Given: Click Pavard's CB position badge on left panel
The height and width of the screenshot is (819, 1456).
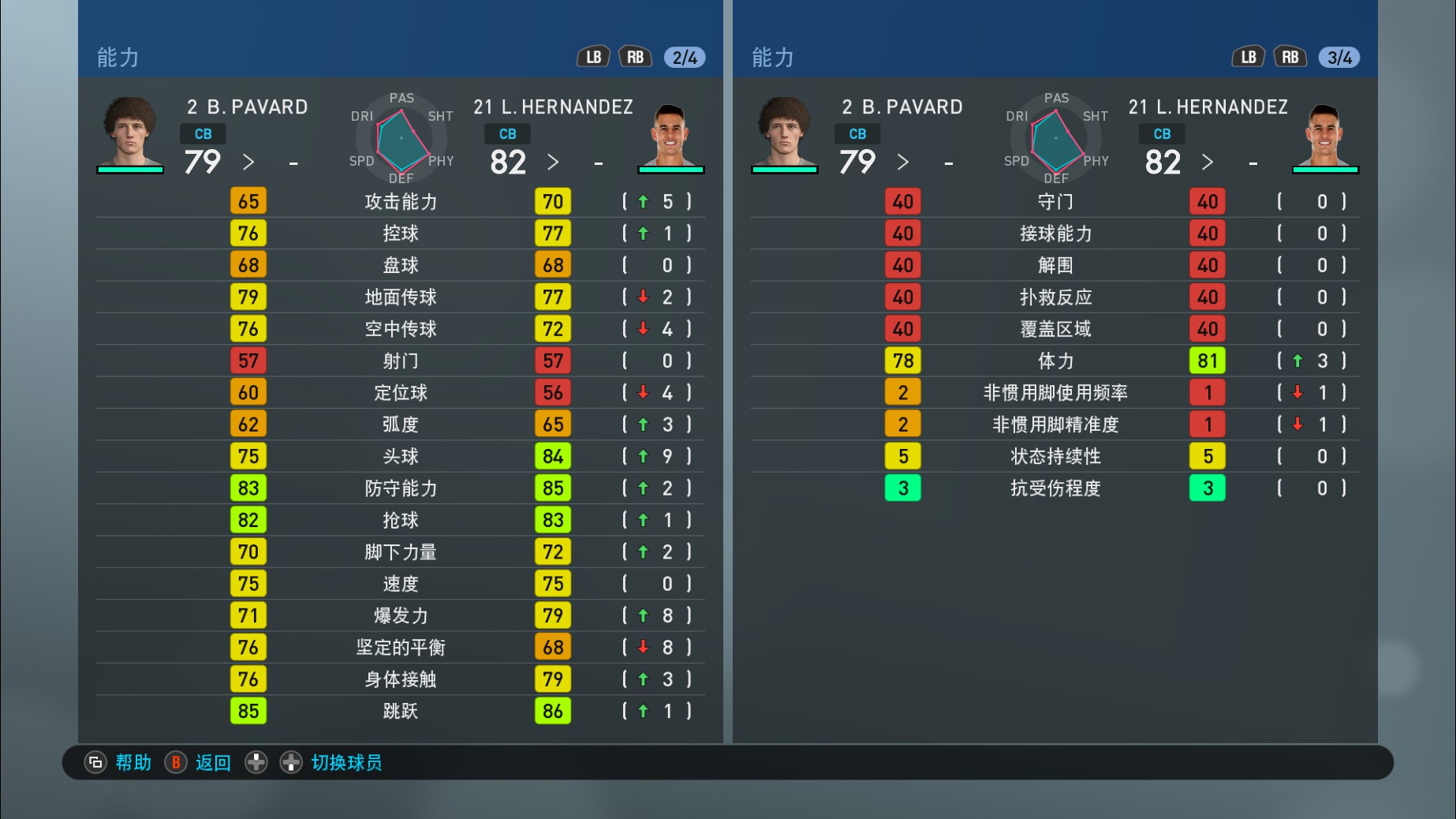Looking at the screenshot, I should click(x=202, y=133).
